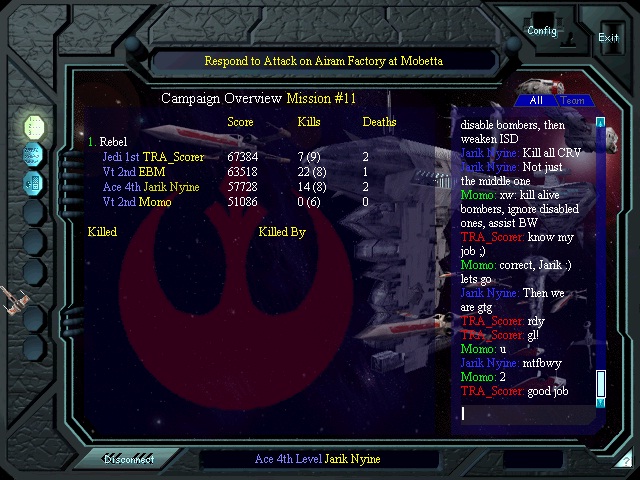Select the highlighted numbered list icon
The image size is (640, 480).
point(34,127)
